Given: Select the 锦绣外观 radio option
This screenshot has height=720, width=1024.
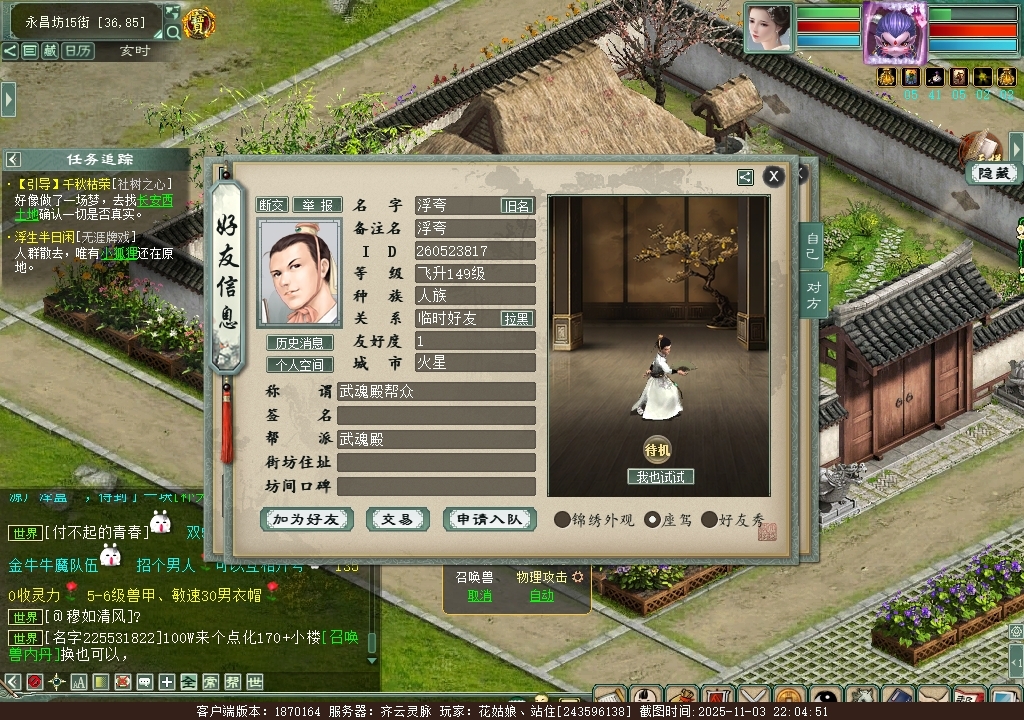Looking at the screenshot, I should [x=563, y=520].
